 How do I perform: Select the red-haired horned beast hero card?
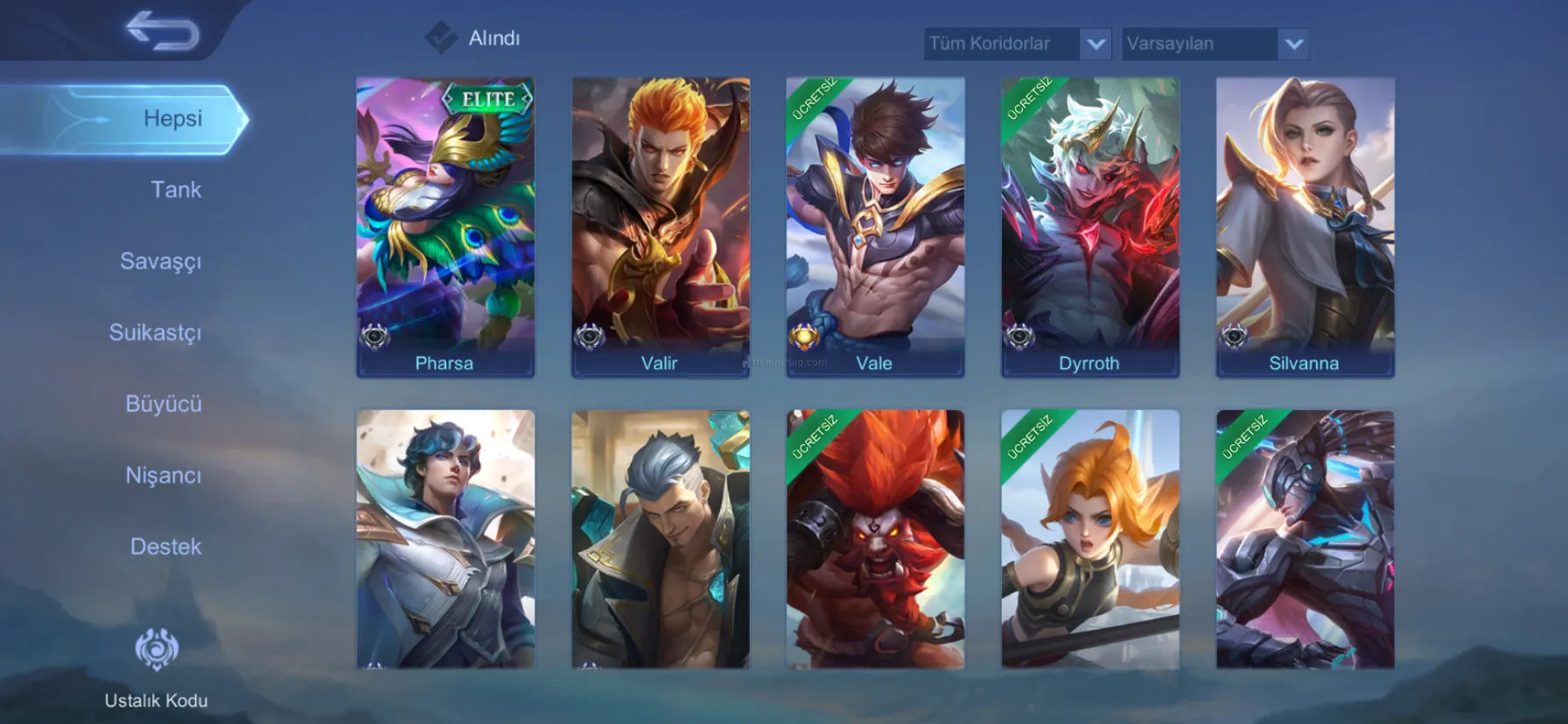875,540
